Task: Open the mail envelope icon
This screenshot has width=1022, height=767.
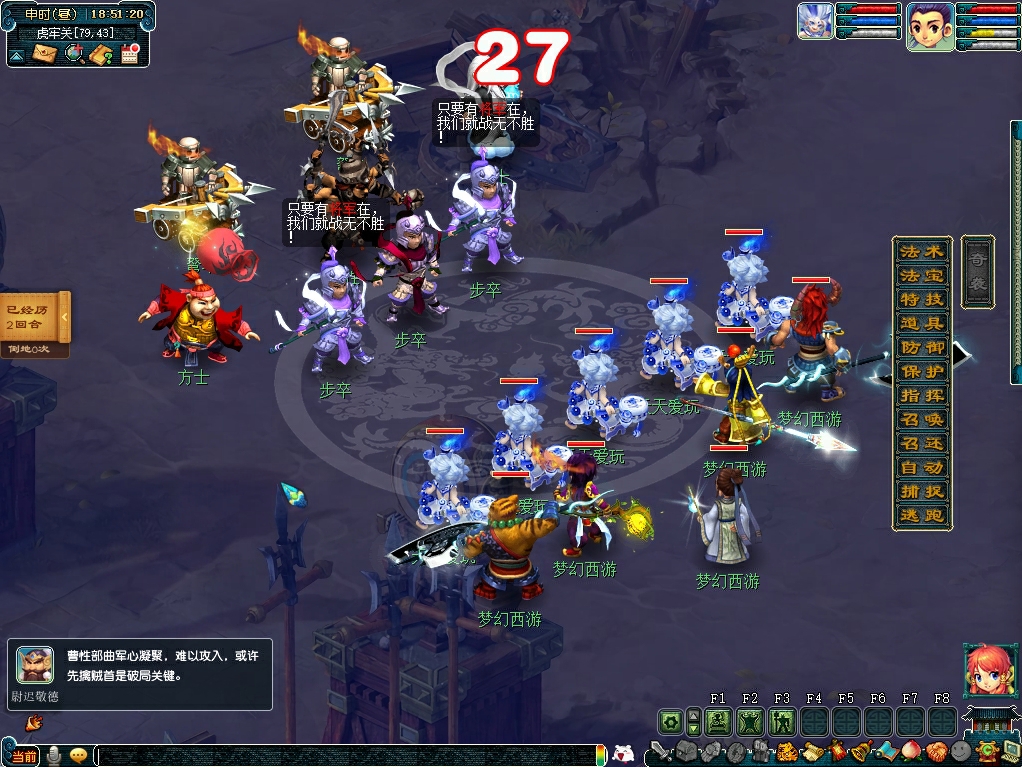Action: [45, 54]
